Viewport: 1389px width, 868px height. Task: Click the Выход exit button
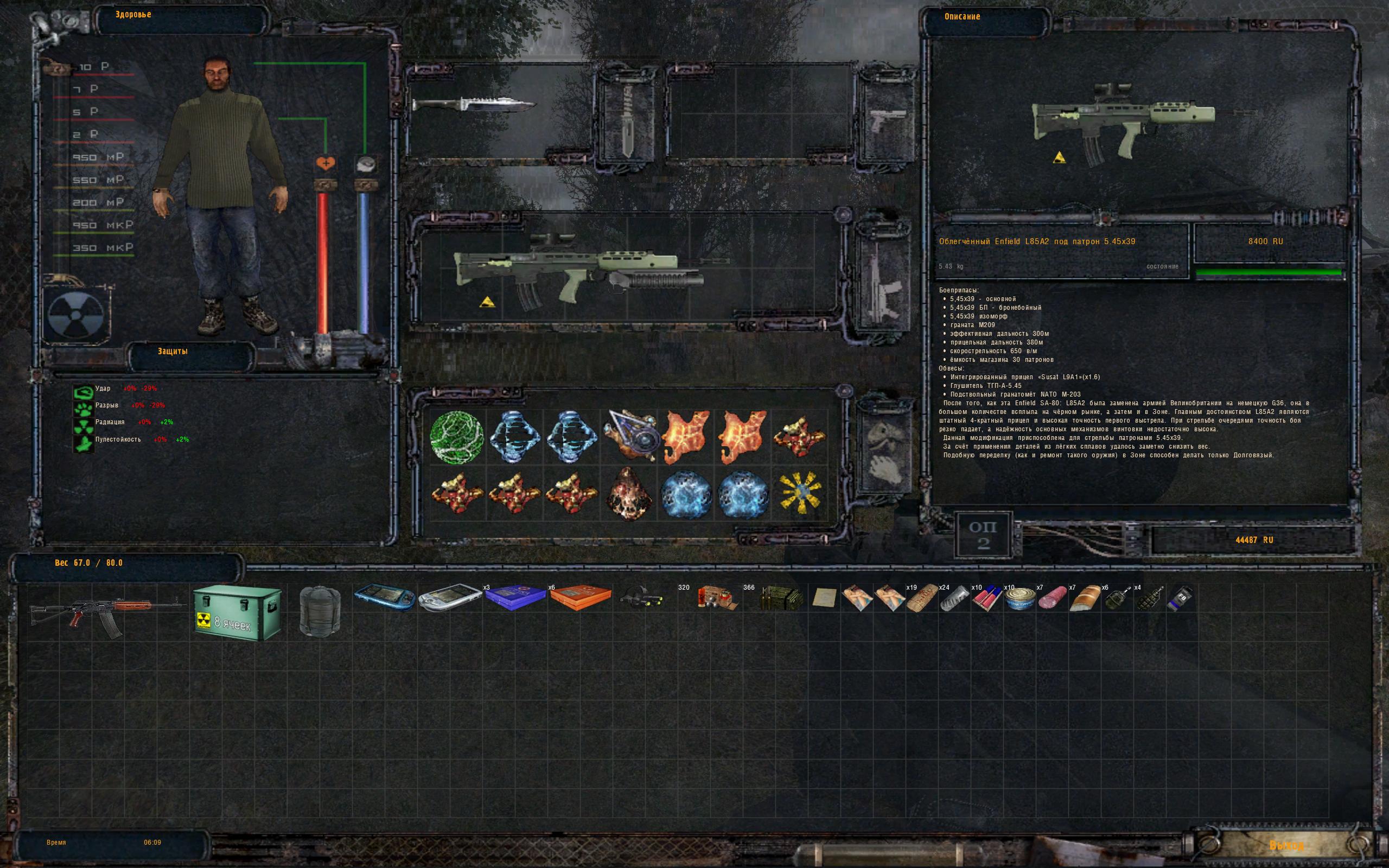pyautogui.click(x=1286, y=846)
